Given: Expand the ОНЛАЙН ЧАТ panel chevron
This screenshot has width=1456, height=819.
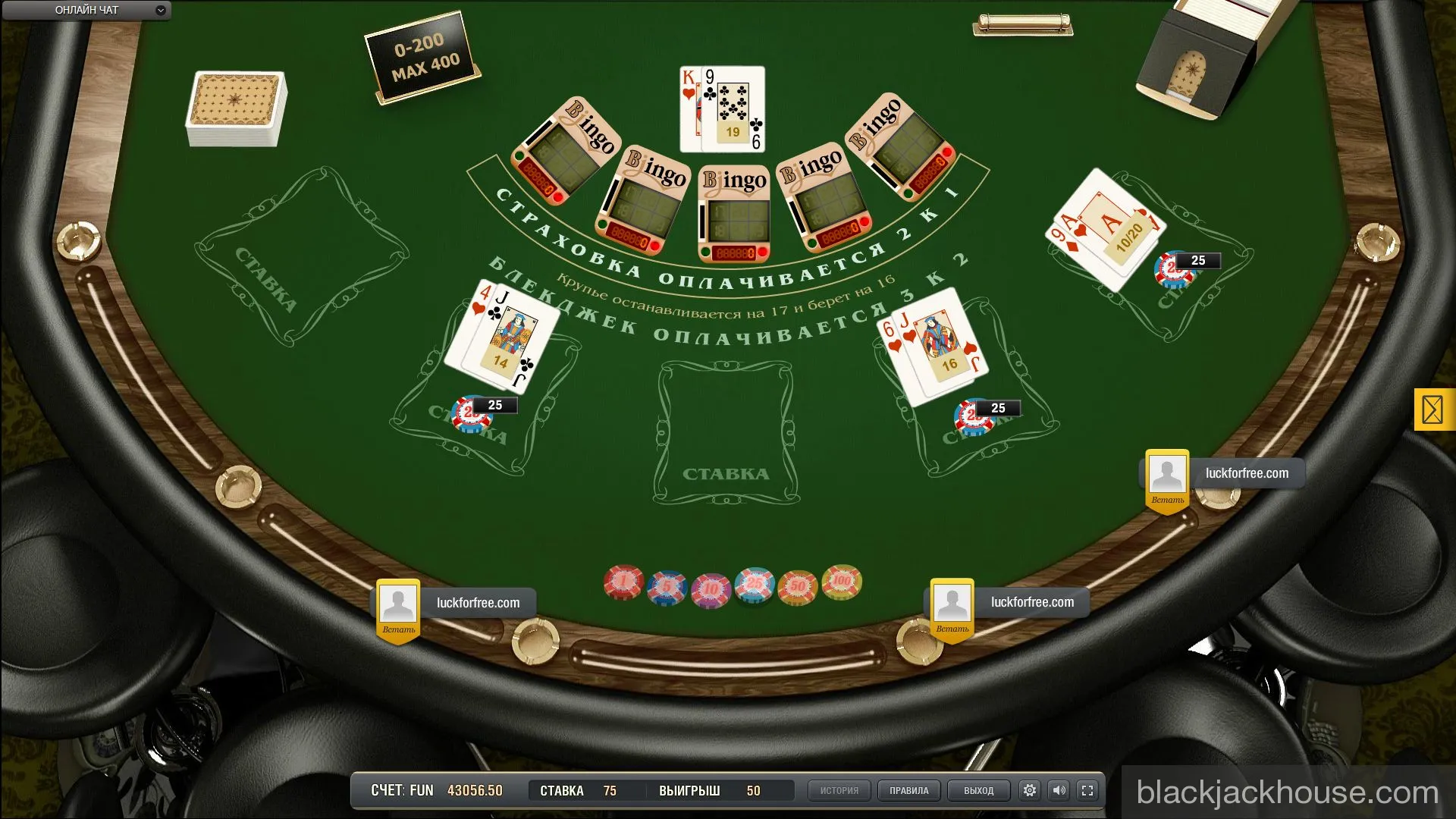Looking at the screenshot, I should [x=159, y=11].
